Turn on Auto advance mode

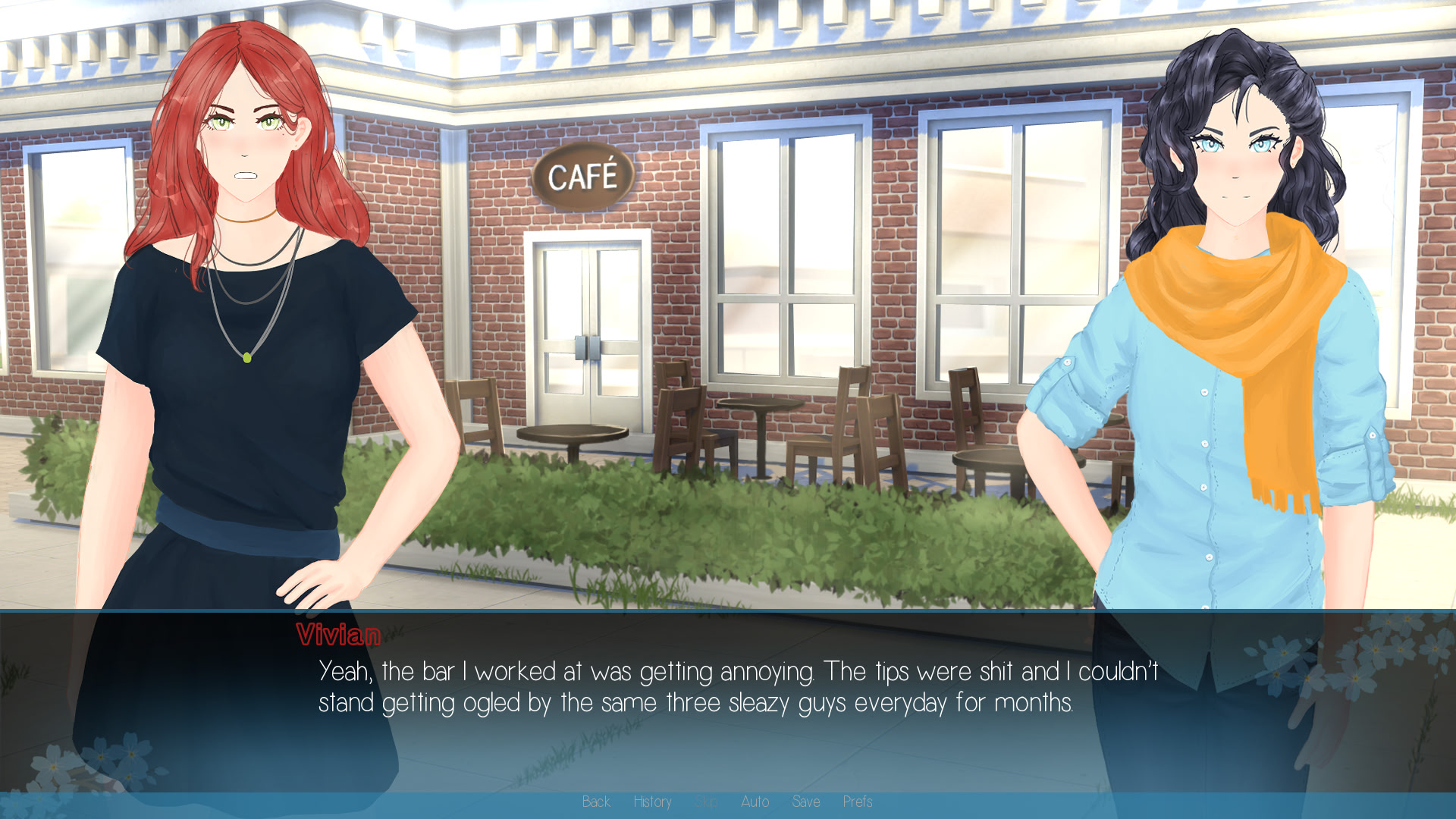point(755,802)
